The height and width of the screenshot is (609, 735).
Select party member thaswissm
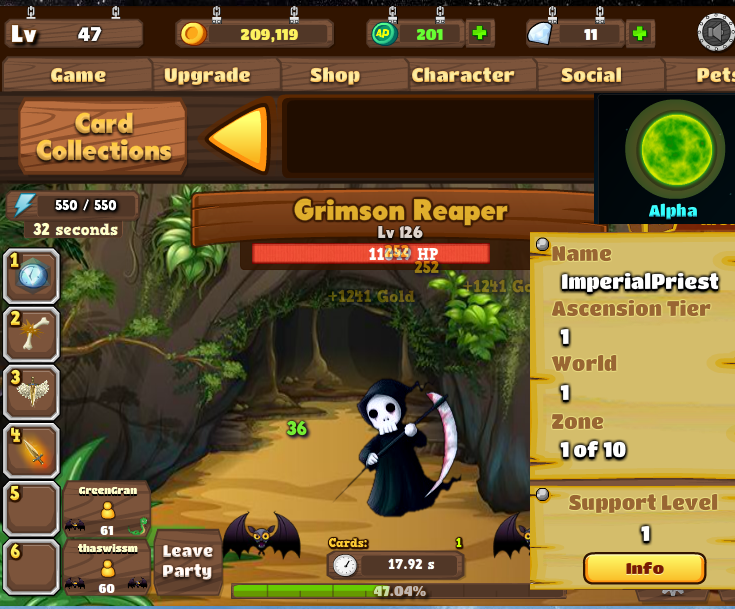tap(106, 567)
